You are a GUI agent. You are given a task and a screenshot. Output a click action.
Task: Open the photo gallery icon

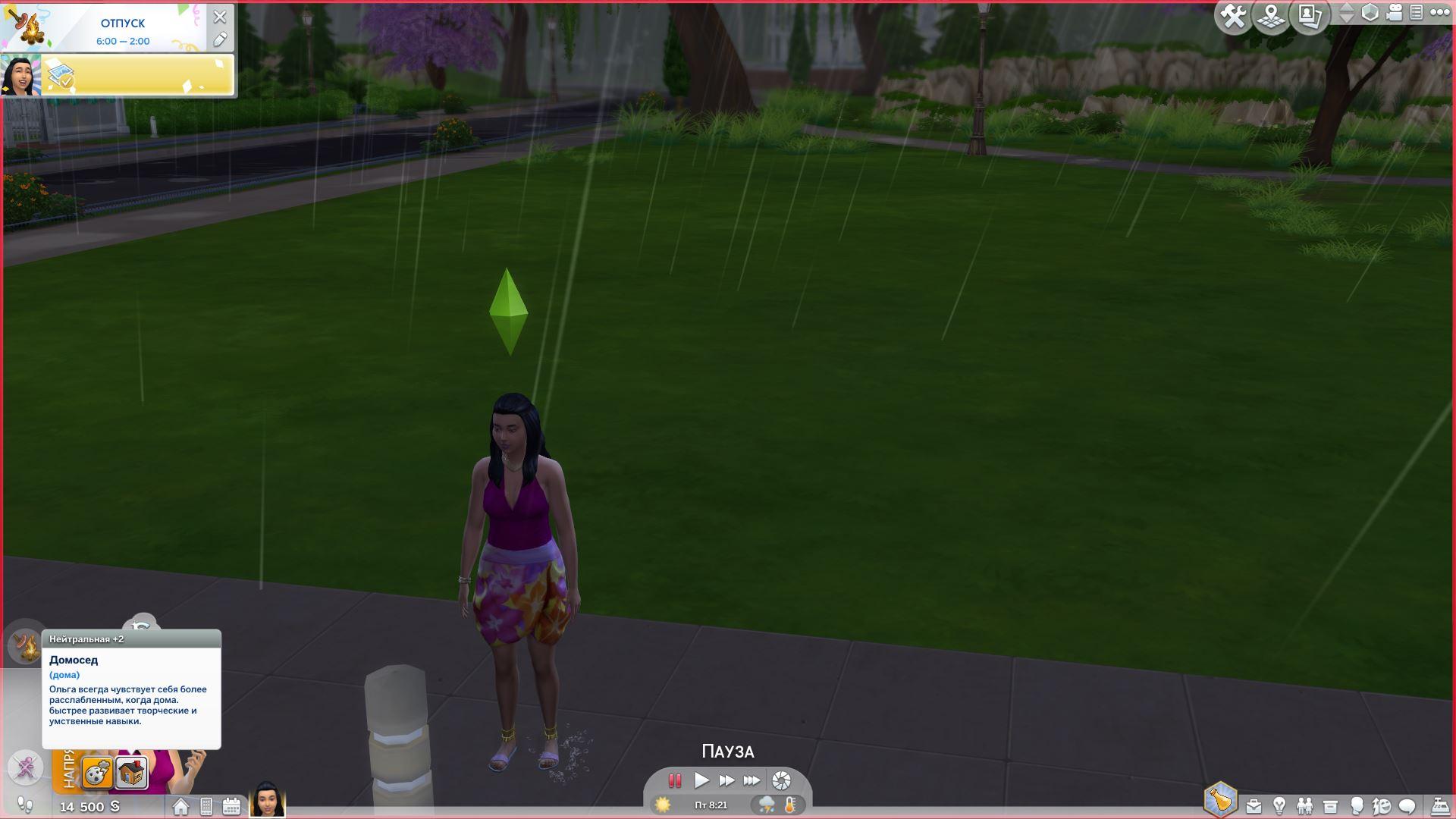1310,16
